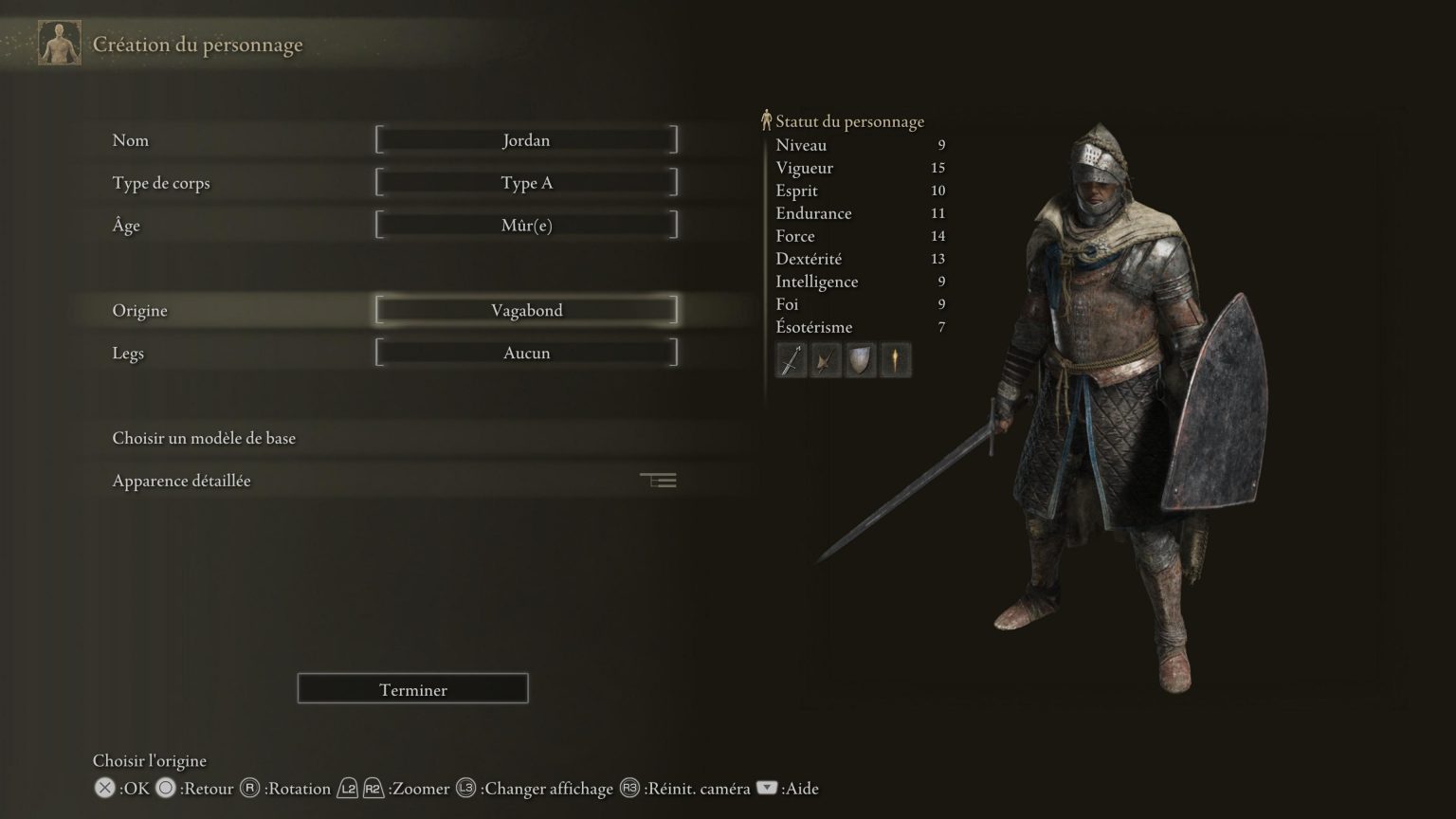Change the Legs selector from Aucun
The height and width of the screenshot is (819, 1456).
[527, 353]
